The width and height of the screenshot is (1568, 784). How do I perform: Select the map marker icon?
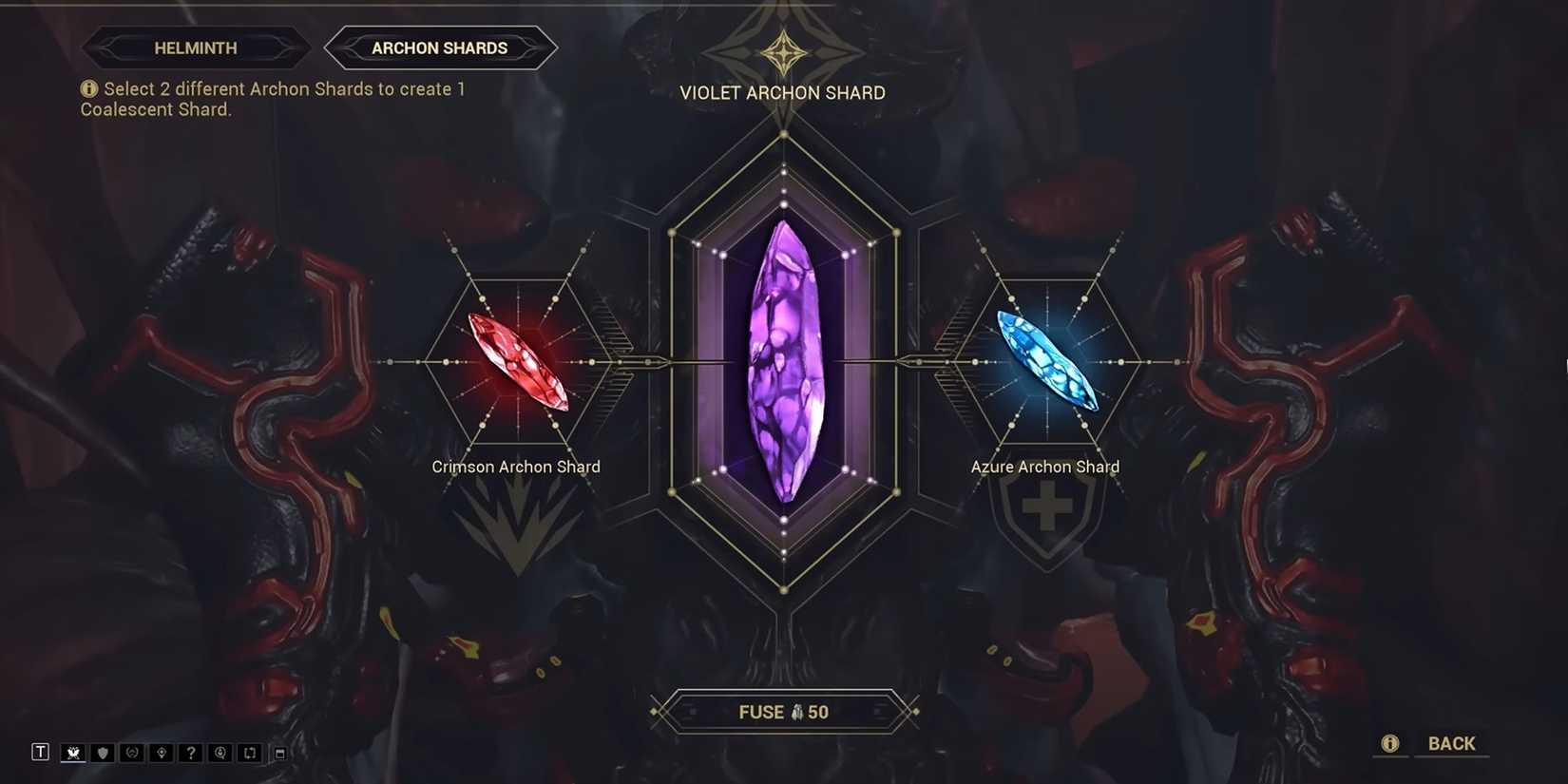[161, 752]
